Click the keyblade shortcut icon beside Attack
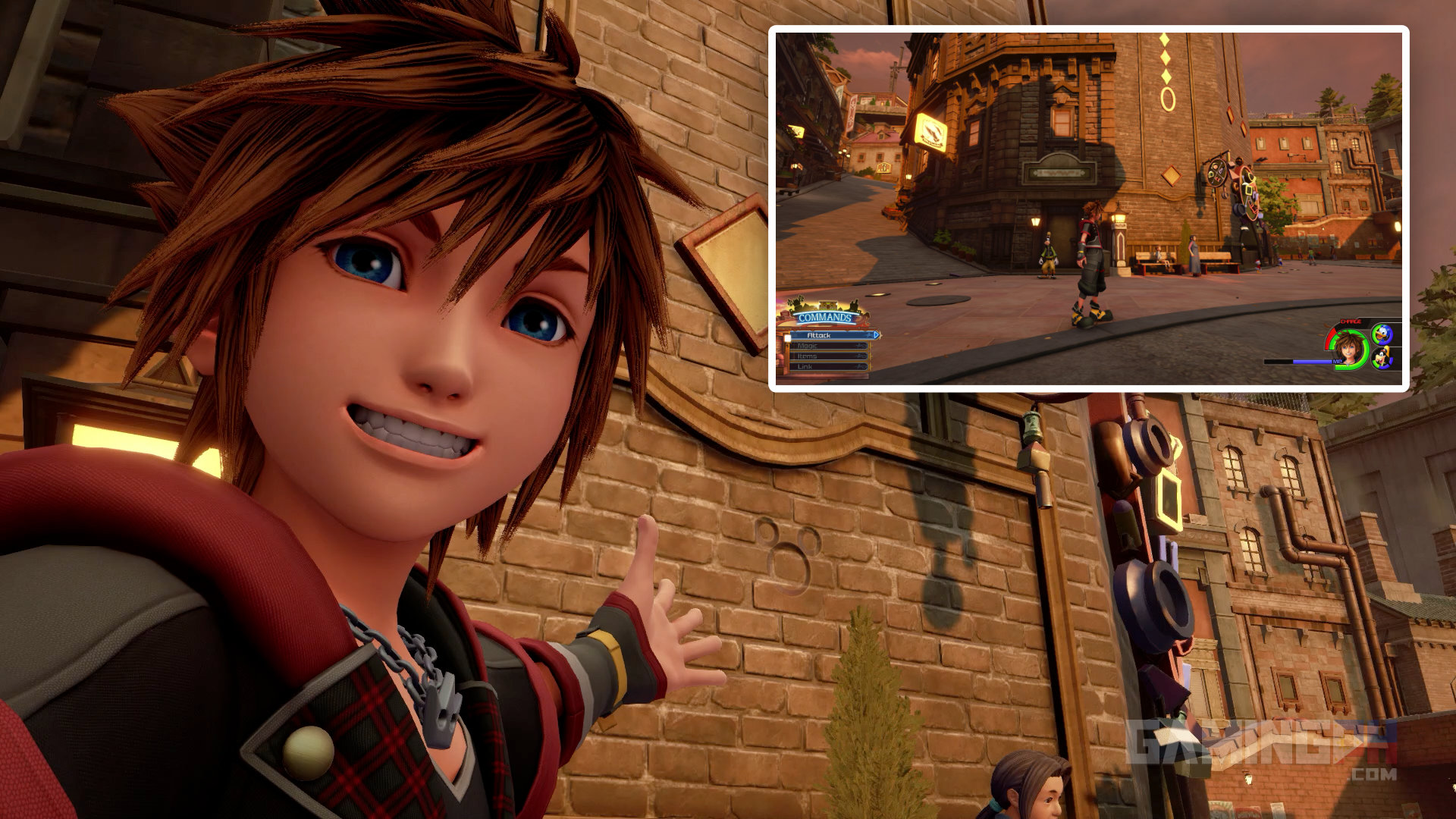The width and height of the screenshot is (1456, 819). pos(868,335)
